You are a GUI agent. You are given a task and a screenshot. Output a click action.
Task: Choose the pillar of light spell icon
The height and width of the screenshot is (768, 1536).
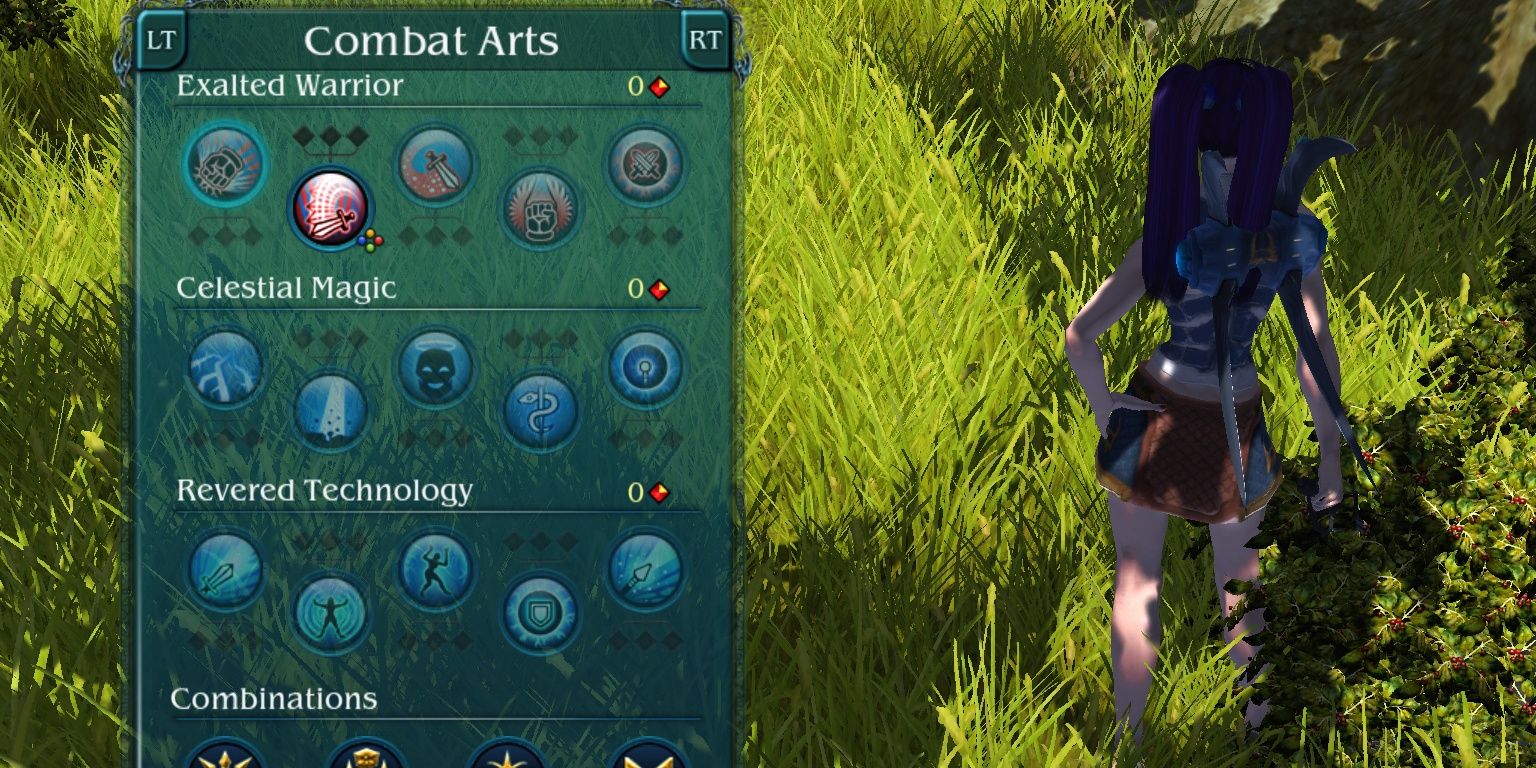pos(331,411)
